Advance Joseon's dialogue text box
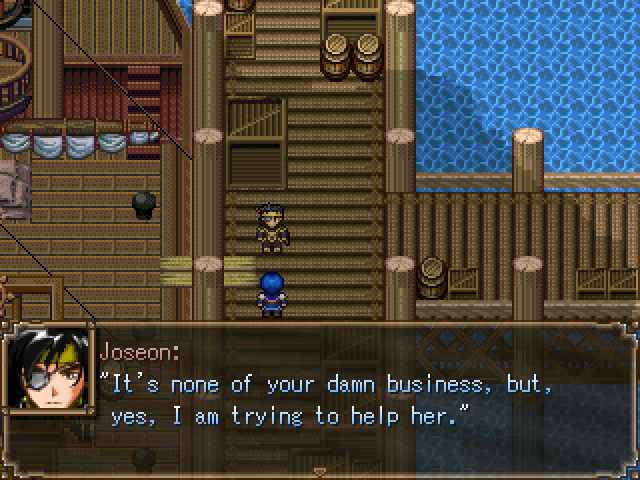640x480 pixels. point(360,400)
